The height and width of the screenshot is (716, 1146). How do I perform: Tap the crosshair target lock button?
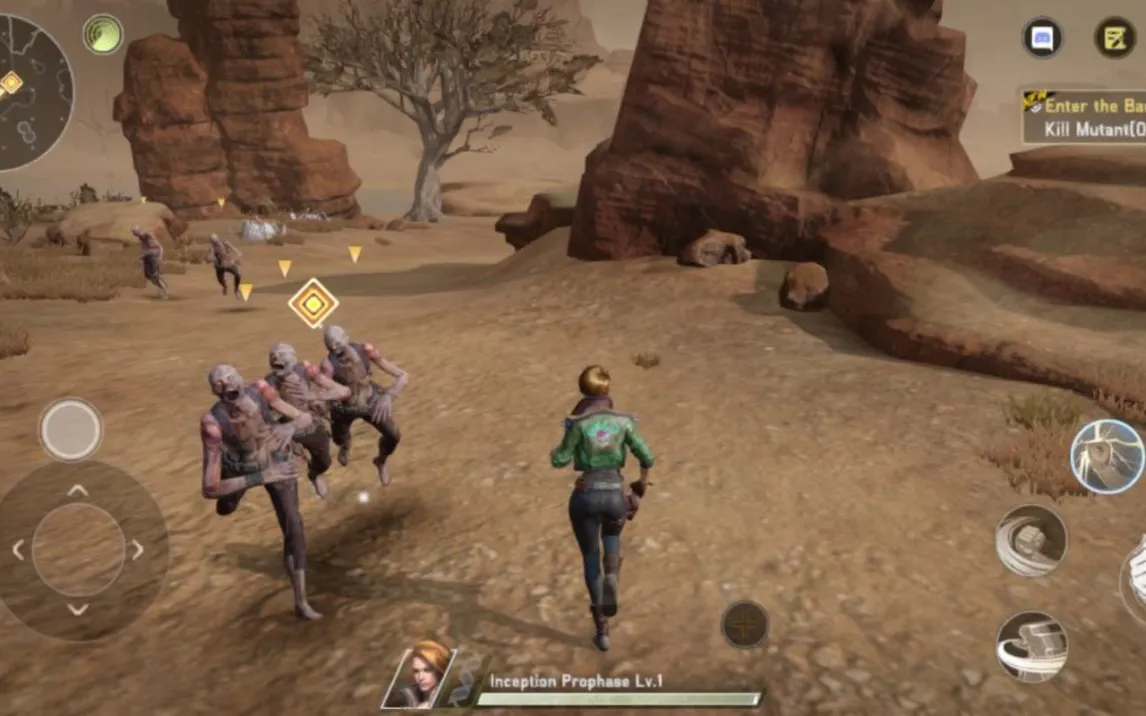click(745, 625)
